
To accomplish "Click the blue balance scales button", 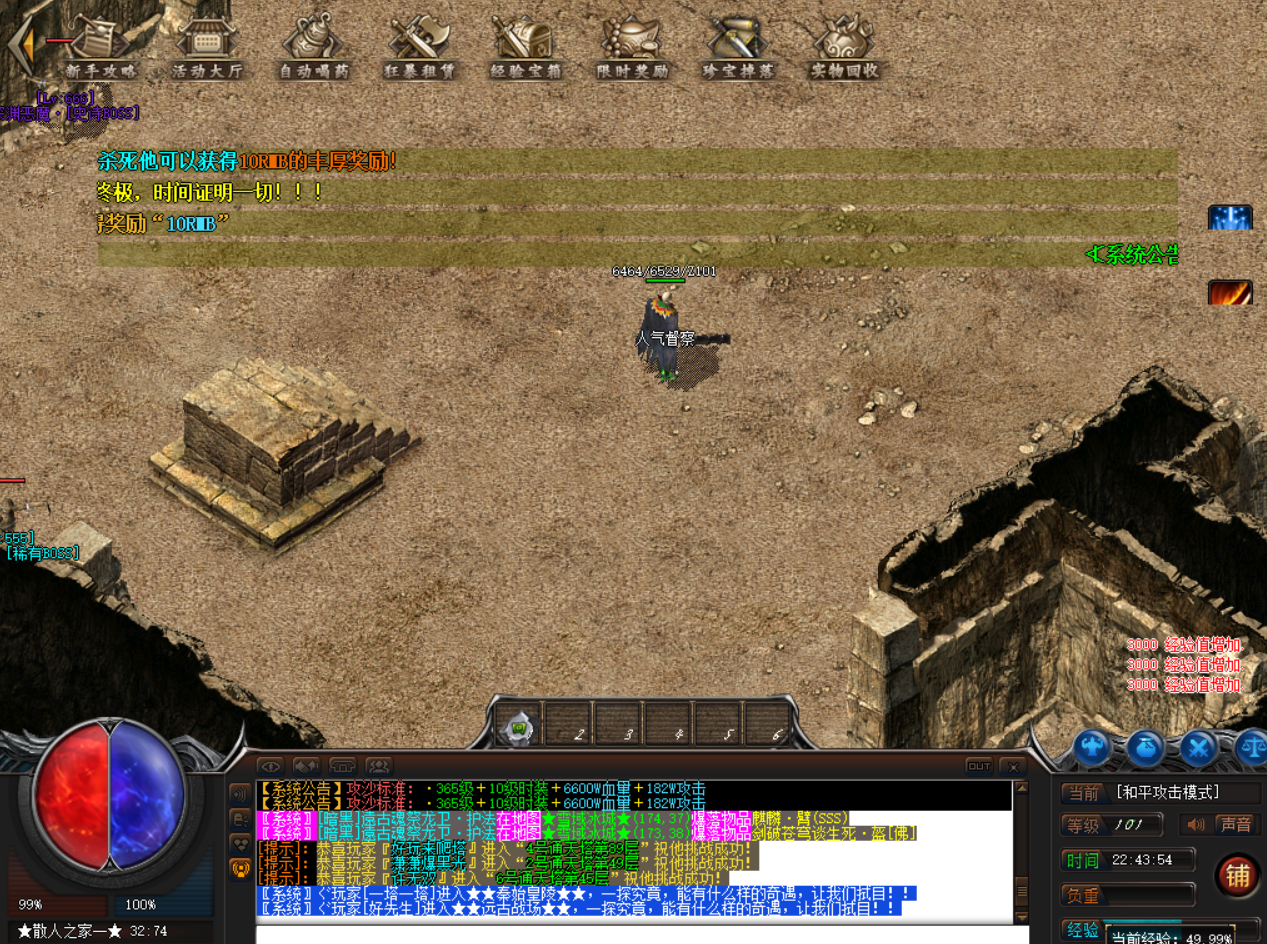I will (x=1250, y=746).
